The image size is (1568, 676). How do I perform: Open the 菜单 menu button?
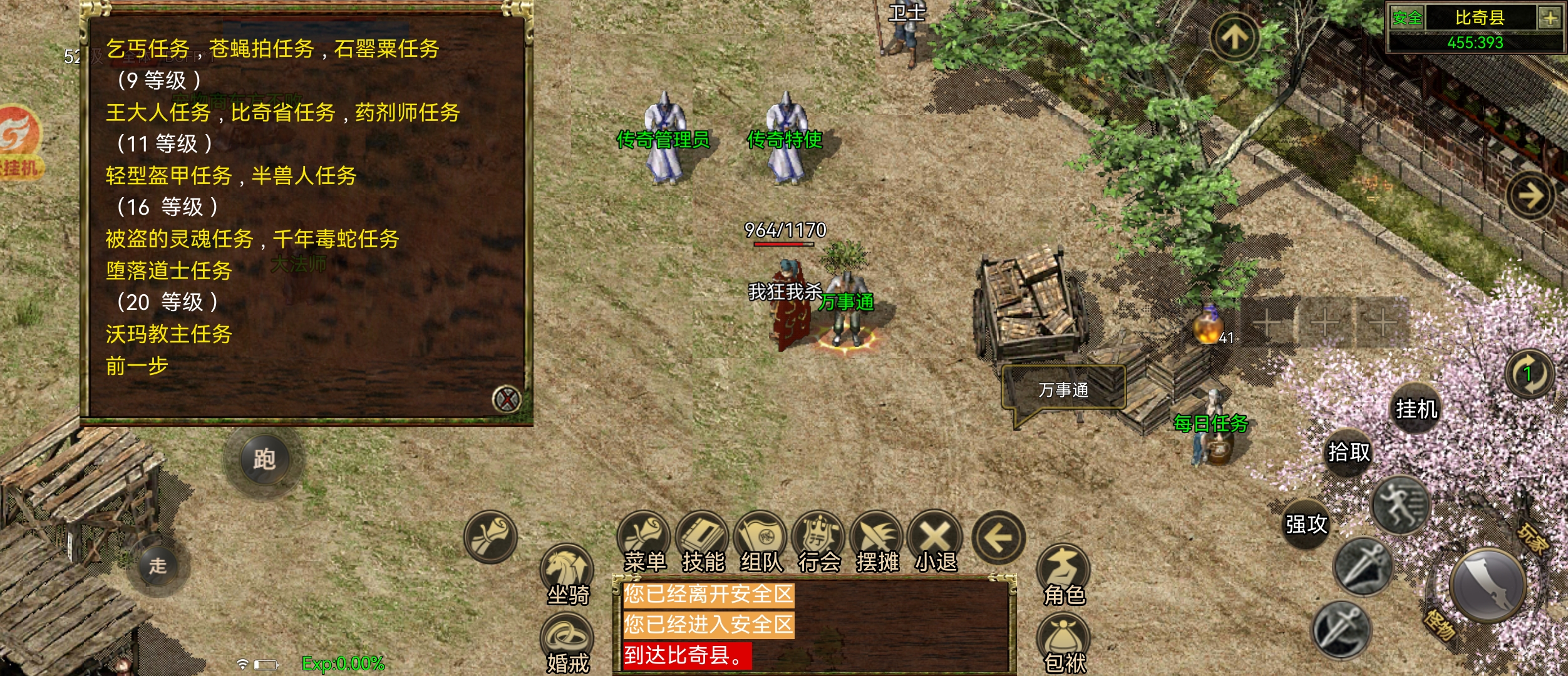(x=644, y=543)
